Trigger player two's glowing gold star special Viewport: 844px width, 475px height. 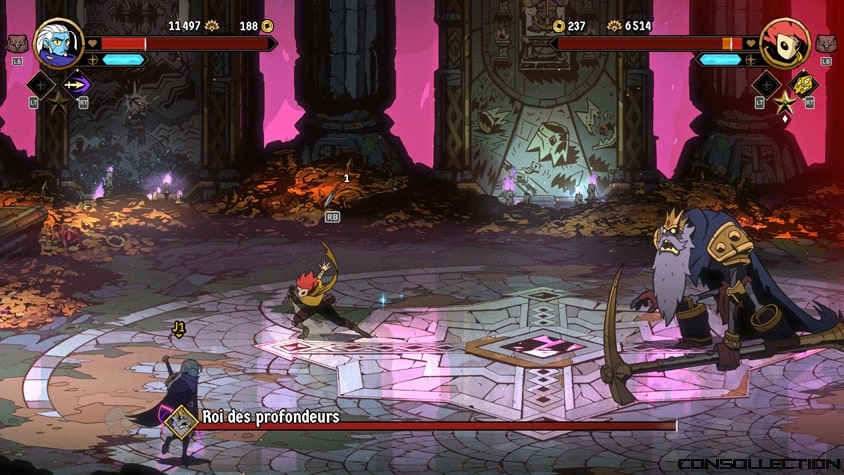(784, 103)
